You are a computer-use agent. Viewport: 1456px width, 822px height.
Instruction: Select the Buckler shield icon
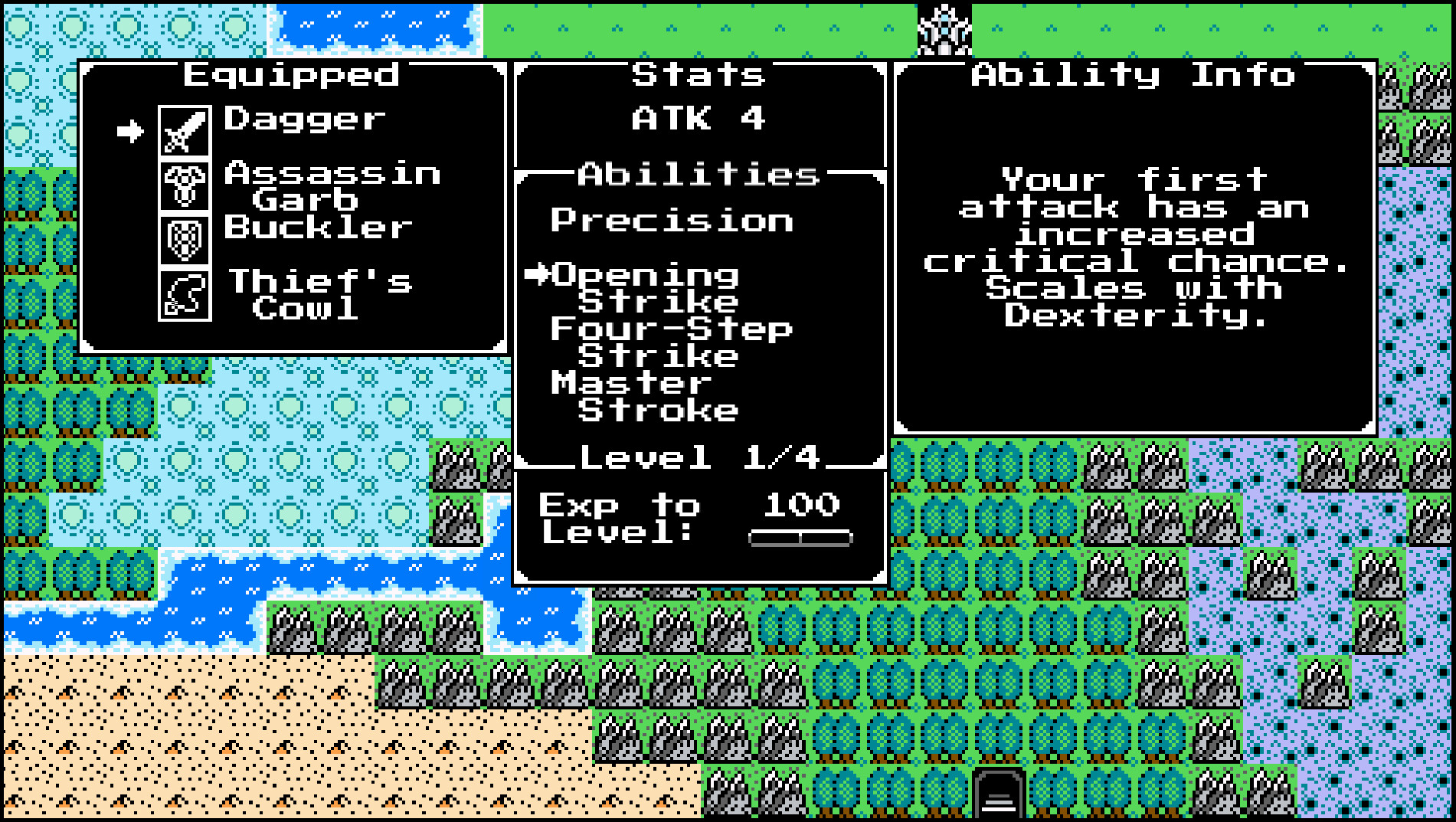[x=184, y=241]
